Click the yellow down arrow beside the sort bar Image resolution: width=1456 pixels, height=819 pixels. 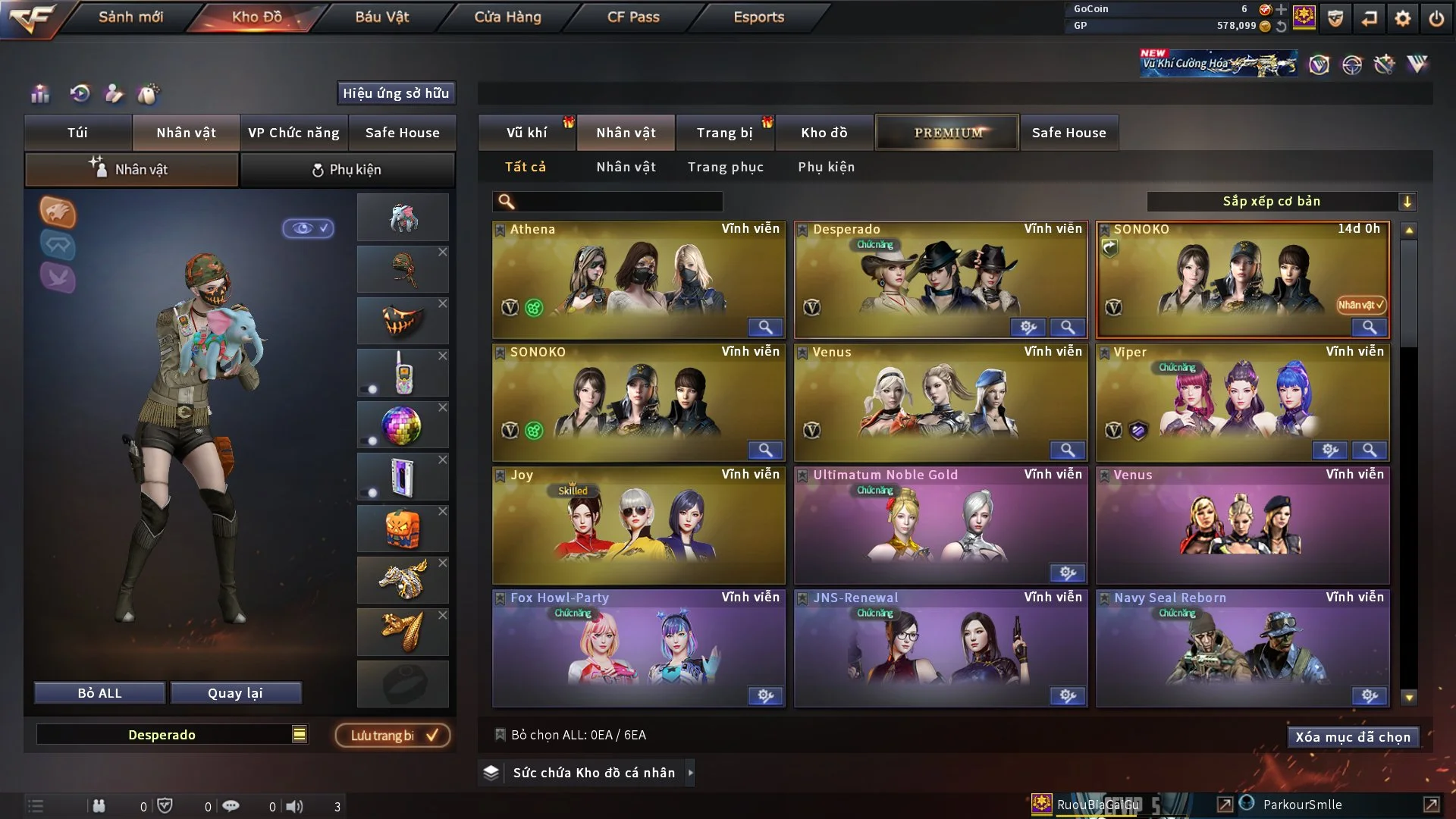[x=1409, y=201]
